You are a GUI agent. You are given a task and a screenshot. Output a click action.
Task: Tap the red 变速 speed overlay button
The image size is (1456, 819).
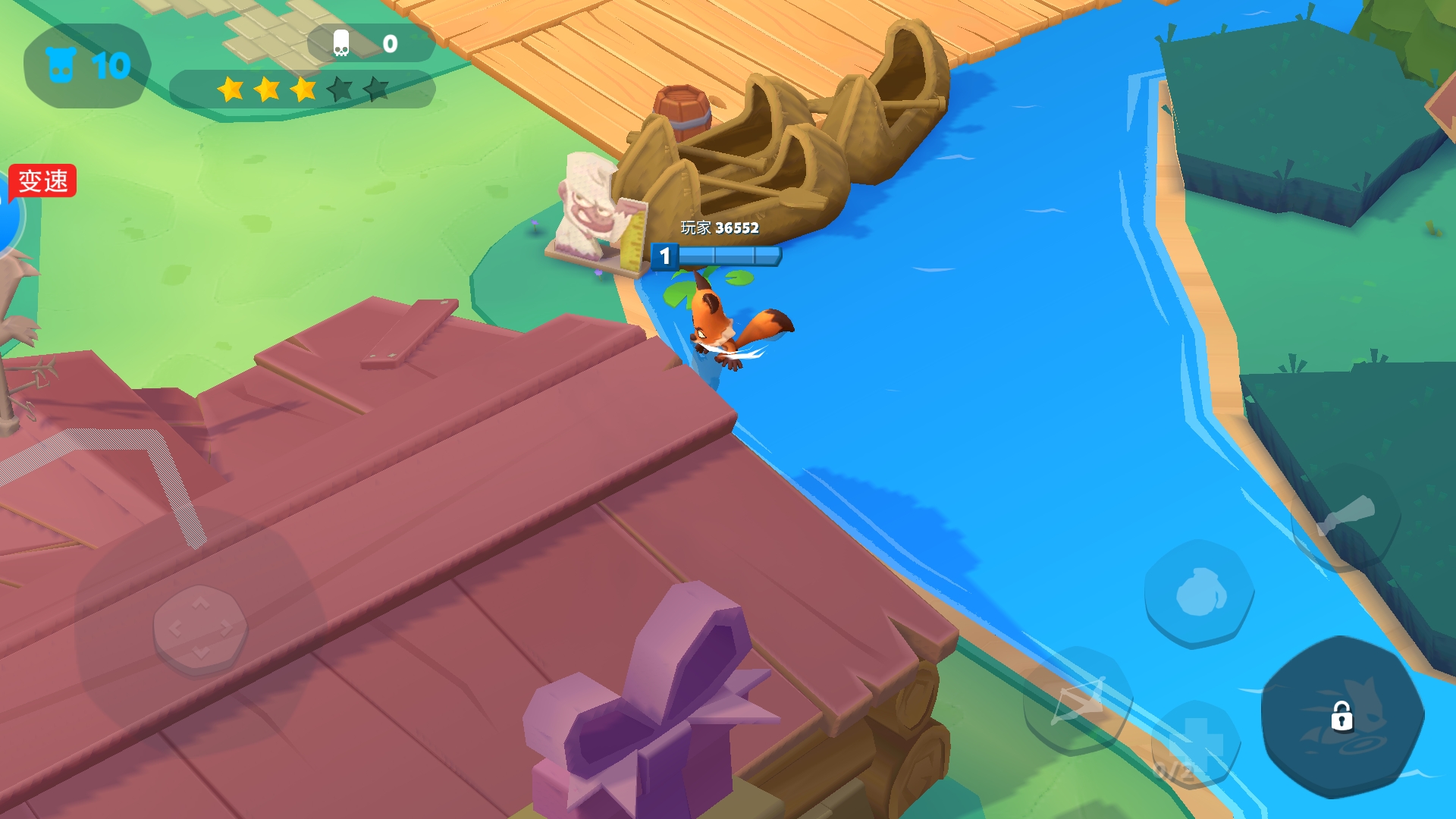pyautogui.click(x=42, y=181)
